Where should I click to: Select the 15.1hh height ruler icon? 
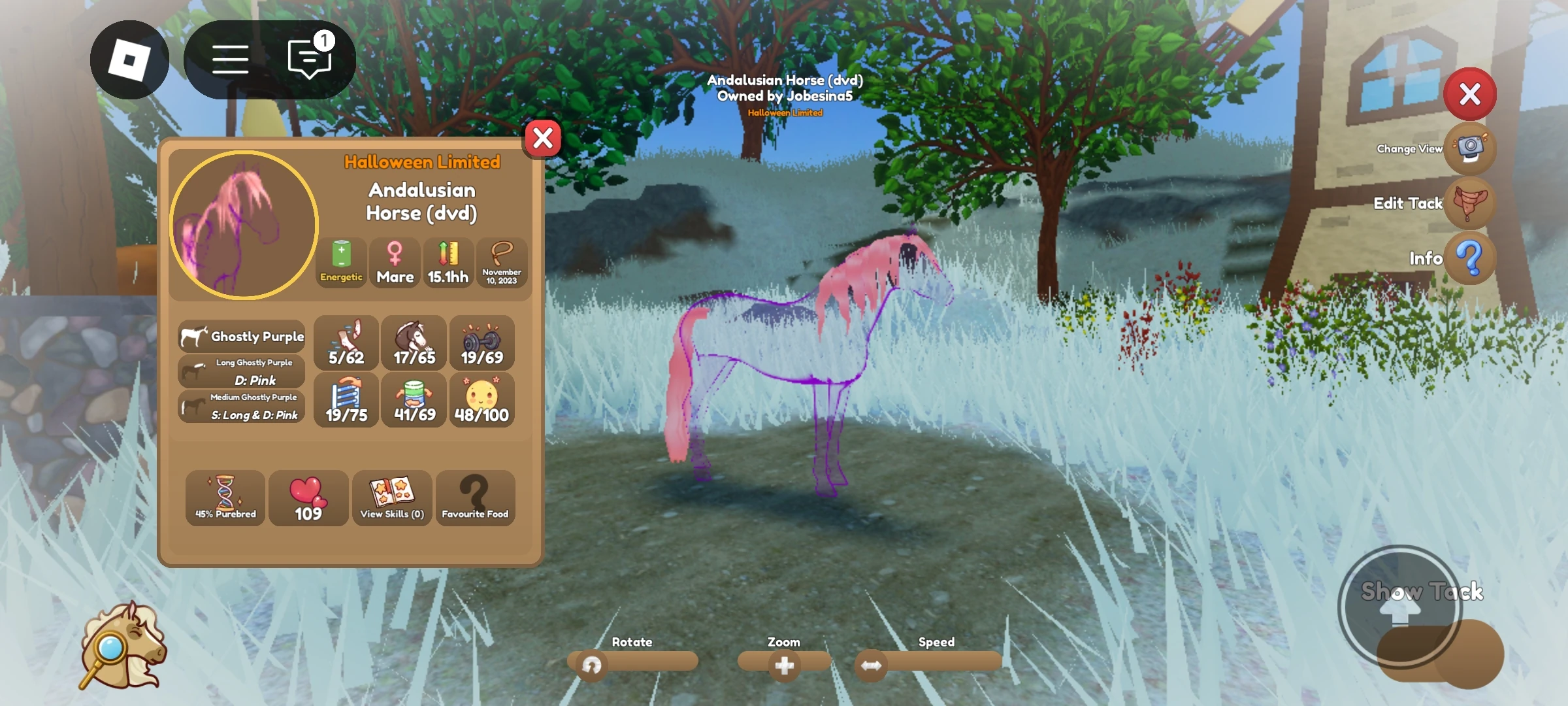448,262
